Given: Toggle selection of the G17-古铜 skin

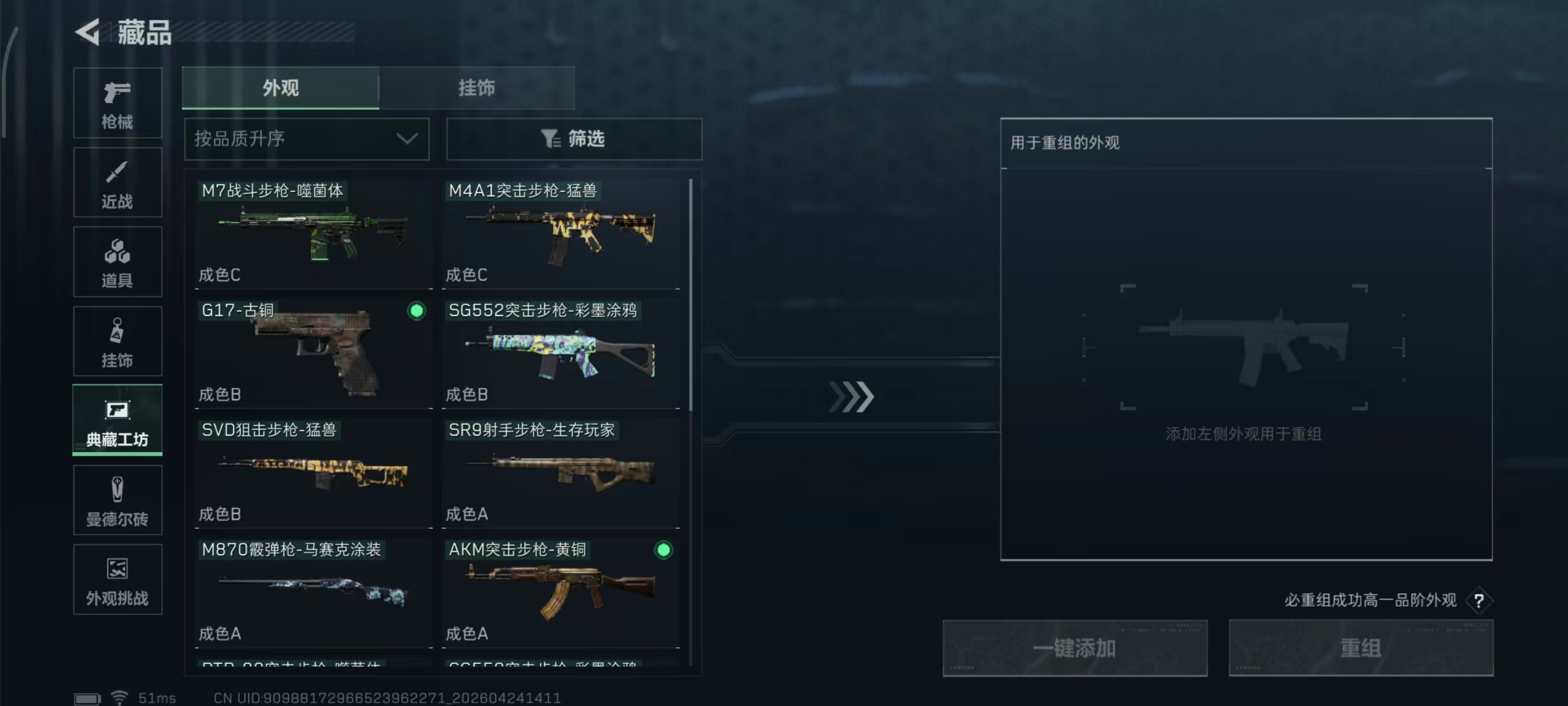Looking at the screenshot, I should coord(416,311).
